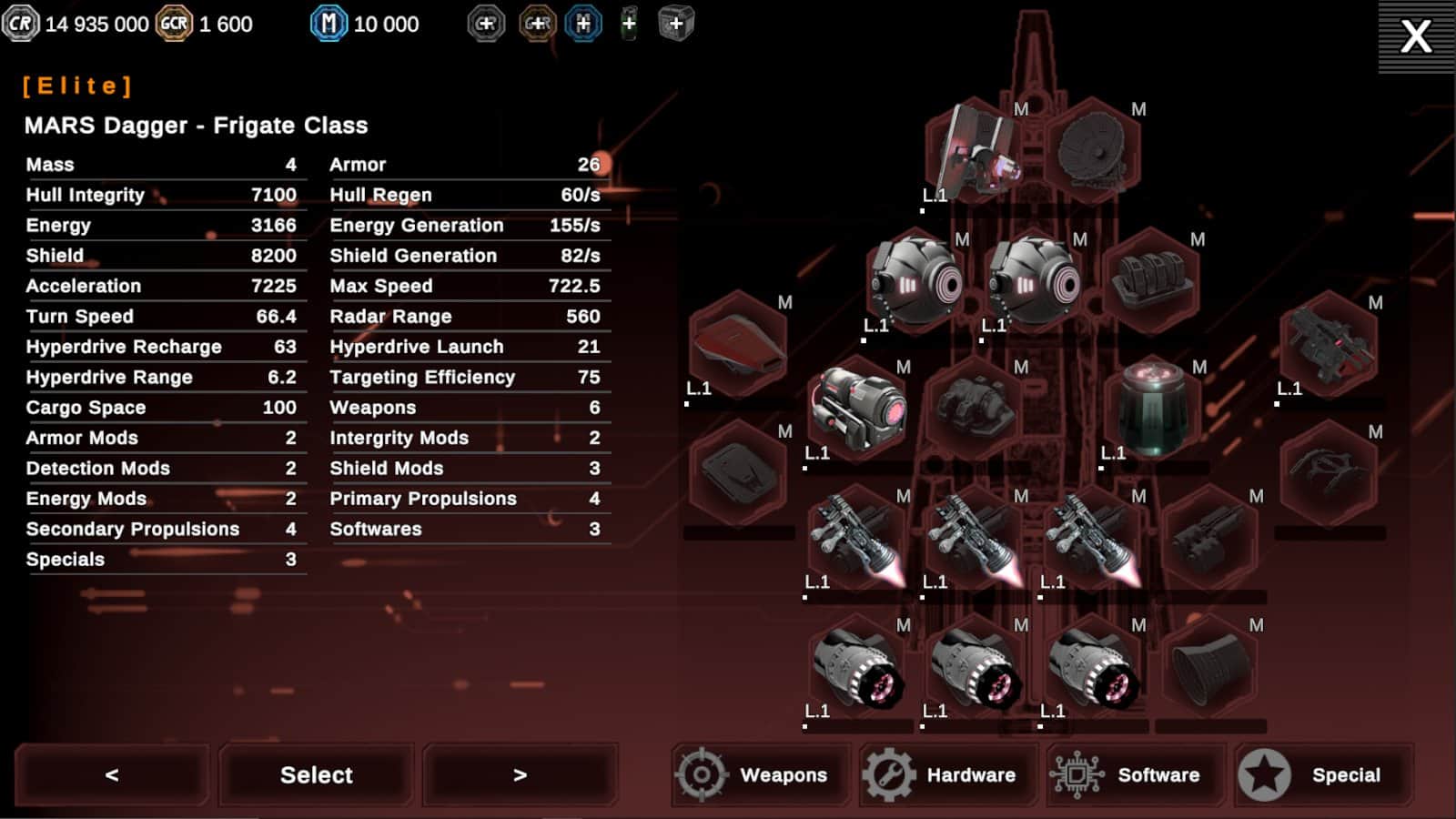
Task: Add M currency with the blue plus
Action: pyautogui.click(x=583, y=24)
